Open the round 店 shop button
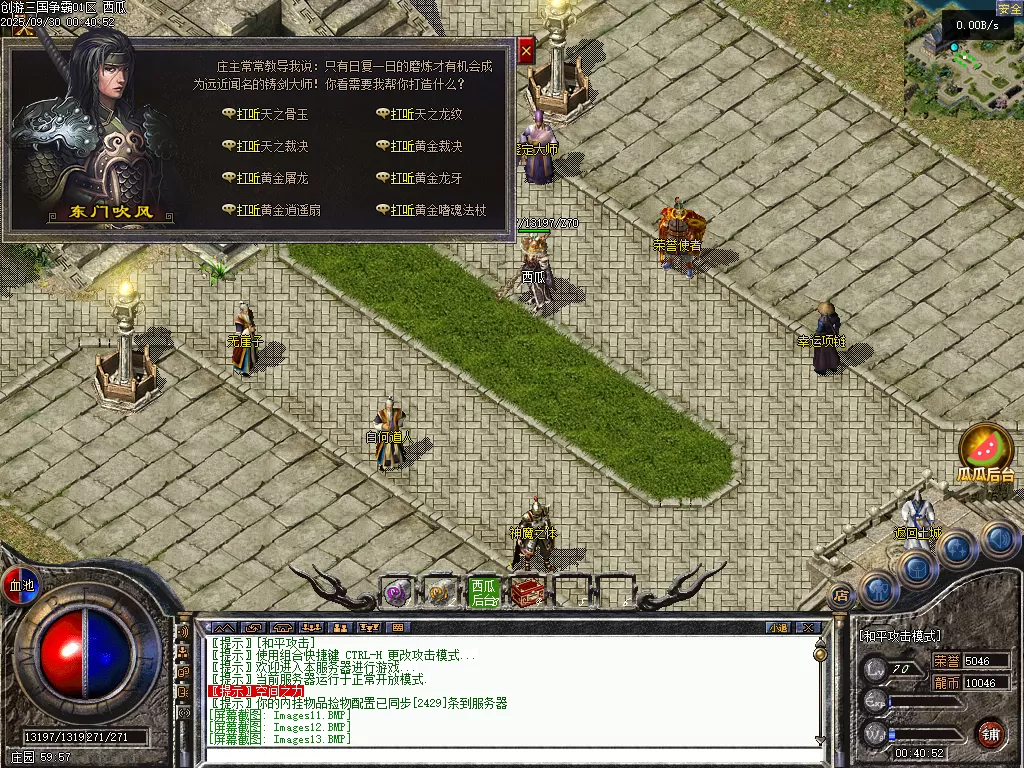 [842, 593]
